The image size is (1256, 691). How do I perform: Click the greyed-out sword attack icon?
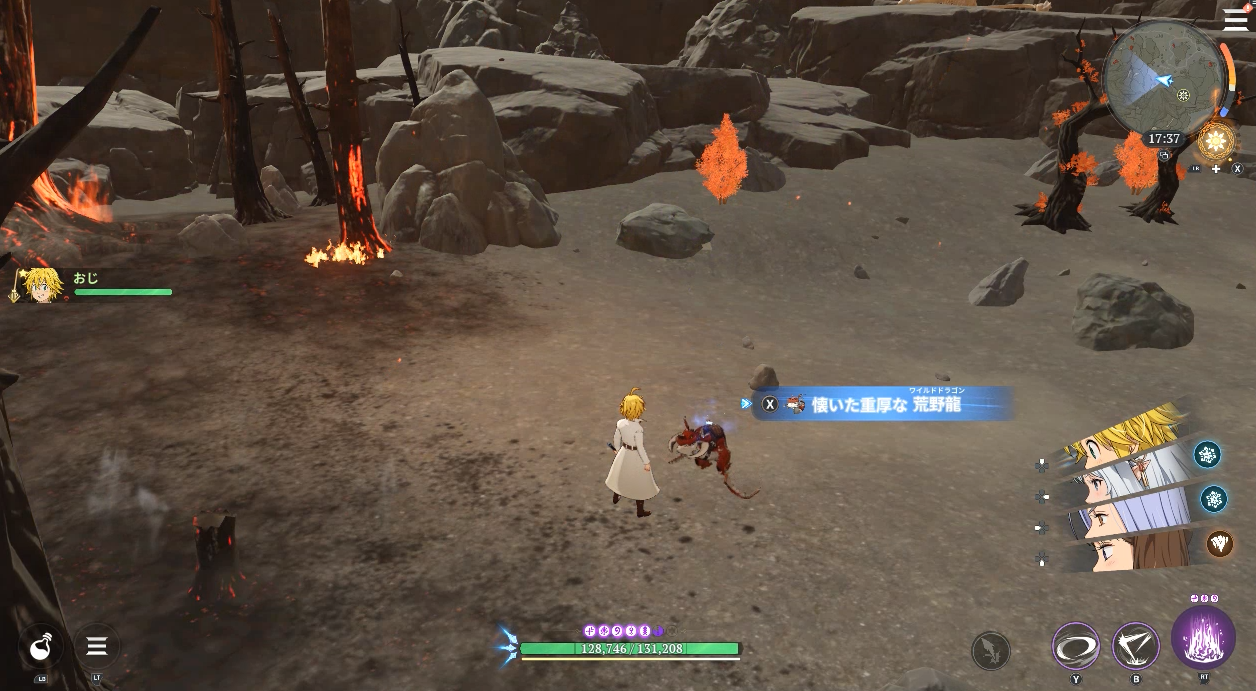(990, 651)
